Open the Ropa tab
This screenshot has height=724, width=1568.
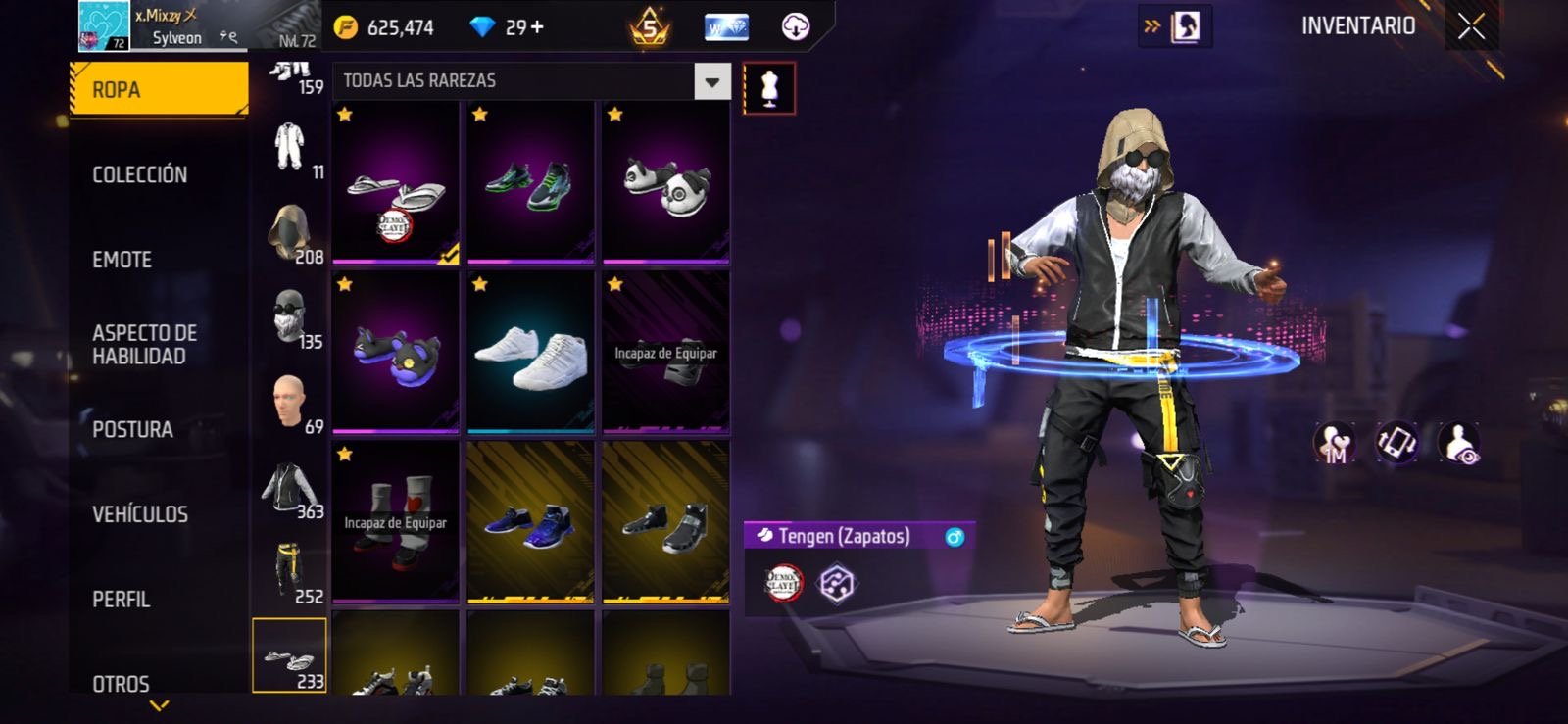(158, 89)
